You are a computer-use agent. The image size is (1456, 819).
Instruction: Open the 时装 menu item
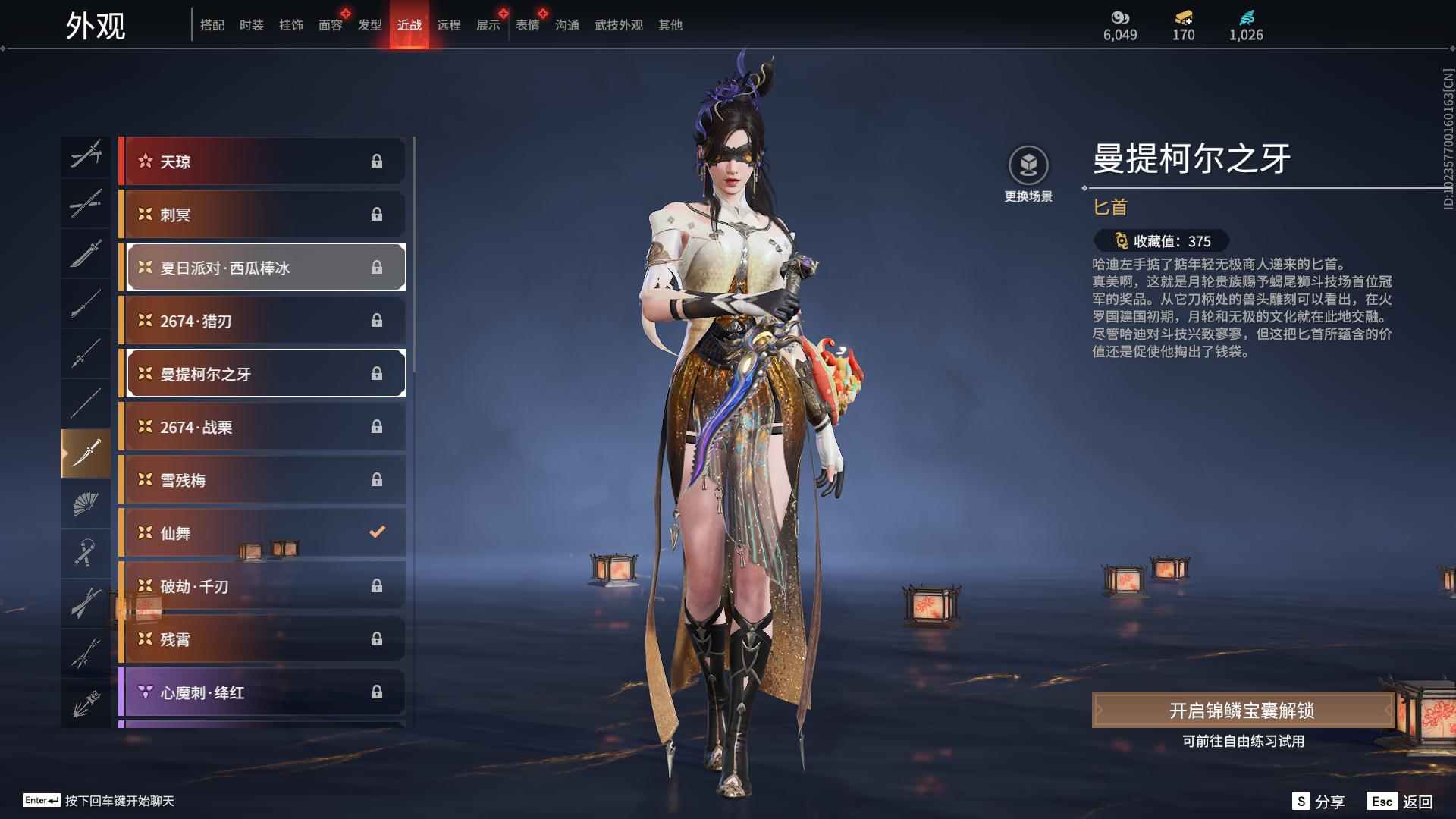pyautogui.click(x=252, y=24)
